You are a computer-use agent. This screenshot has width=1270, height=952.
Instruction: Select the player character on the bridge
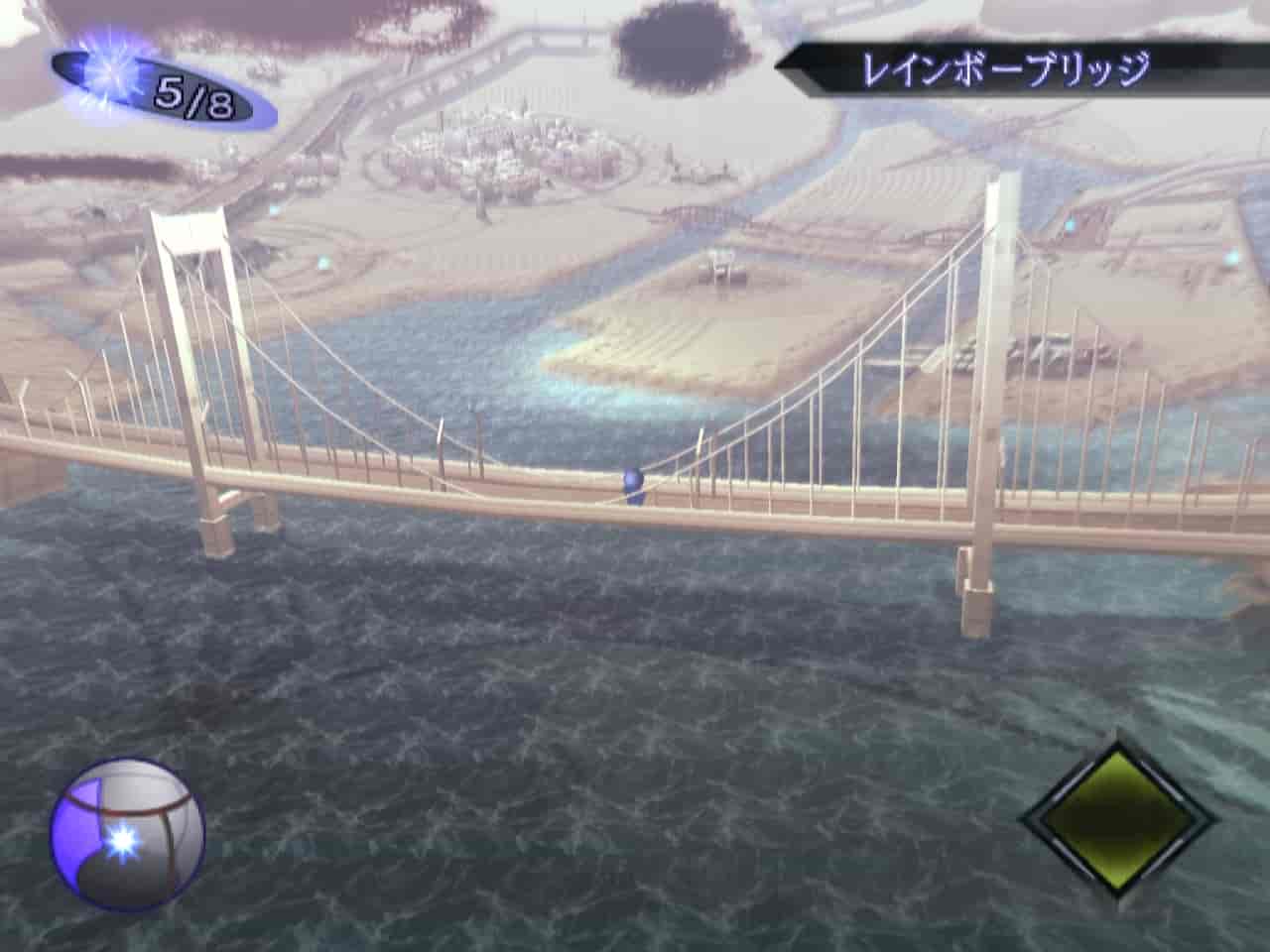pyautogui.click(x=632, y=484)
